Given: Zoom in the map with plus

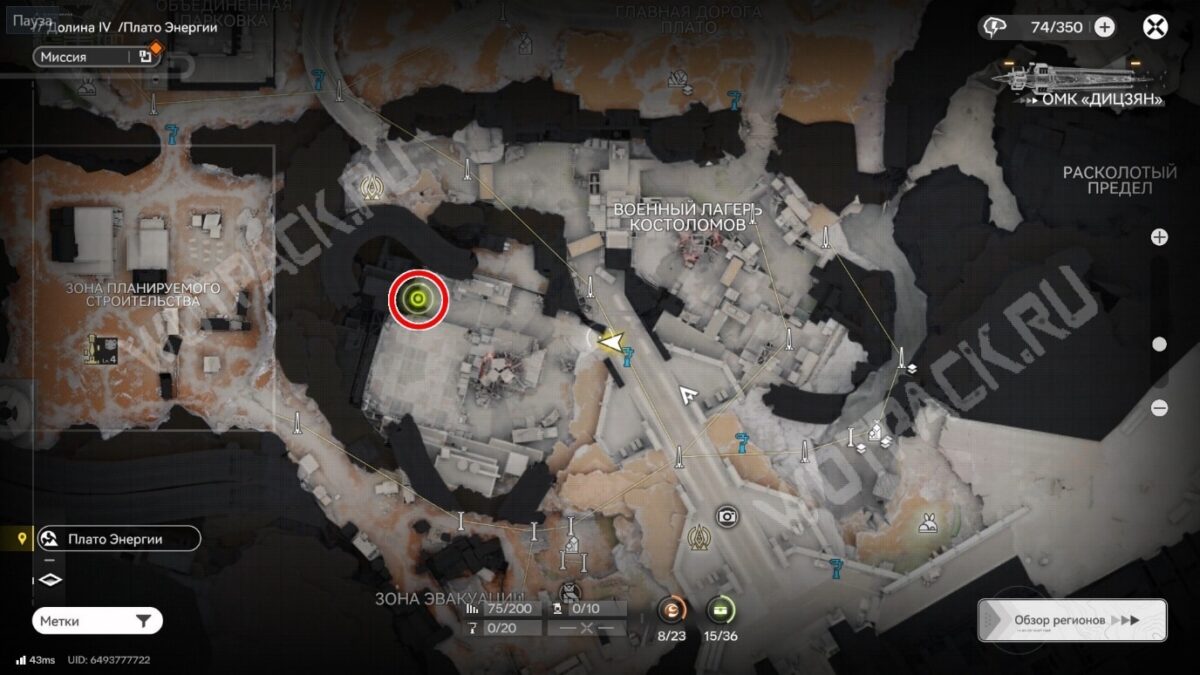Looking at the screenshot, I should pyautogui.click(x=1159, y=237).
